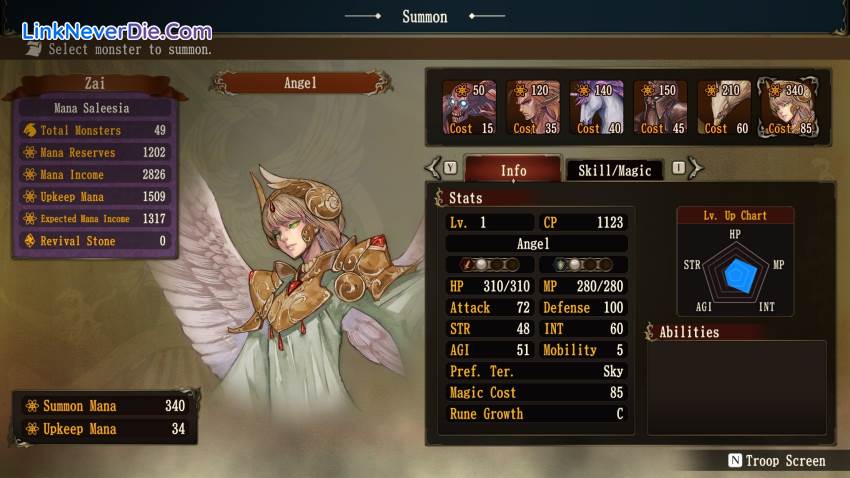Pick the 140-mana unicorn monster
Image resolution: width=850 pixels, height=478 pixels.
[597, 108]
